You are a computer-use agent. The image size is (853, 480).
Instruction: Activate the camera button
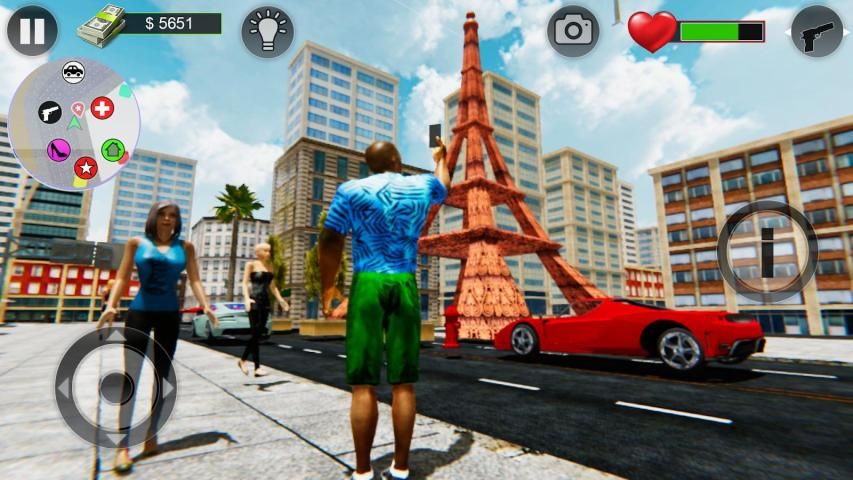coord(573,30)
